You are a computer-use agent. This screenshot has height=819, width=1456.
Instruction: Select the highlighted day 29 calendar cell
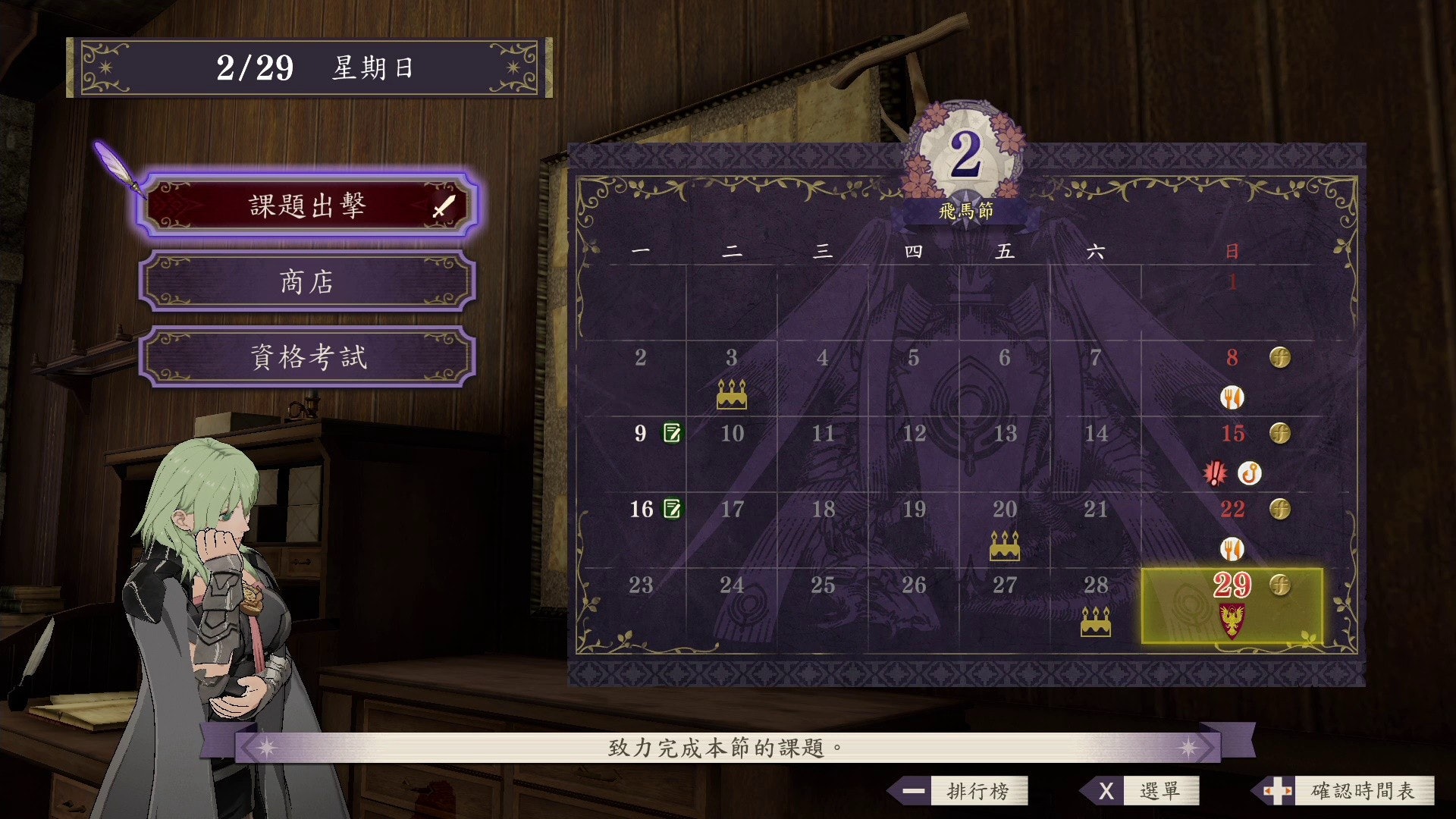pyautogui.click(x=1232, y=605)
